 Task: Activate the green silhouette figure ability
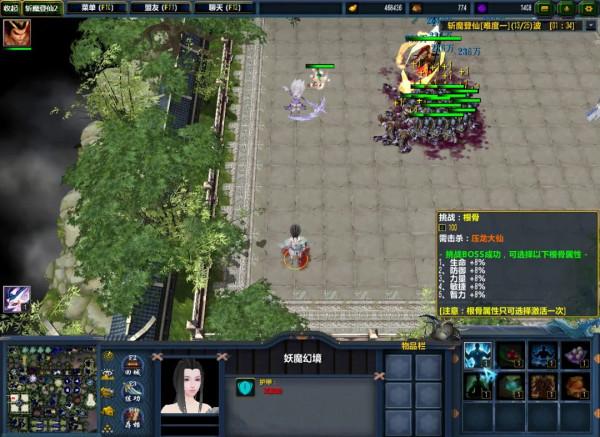477,385
